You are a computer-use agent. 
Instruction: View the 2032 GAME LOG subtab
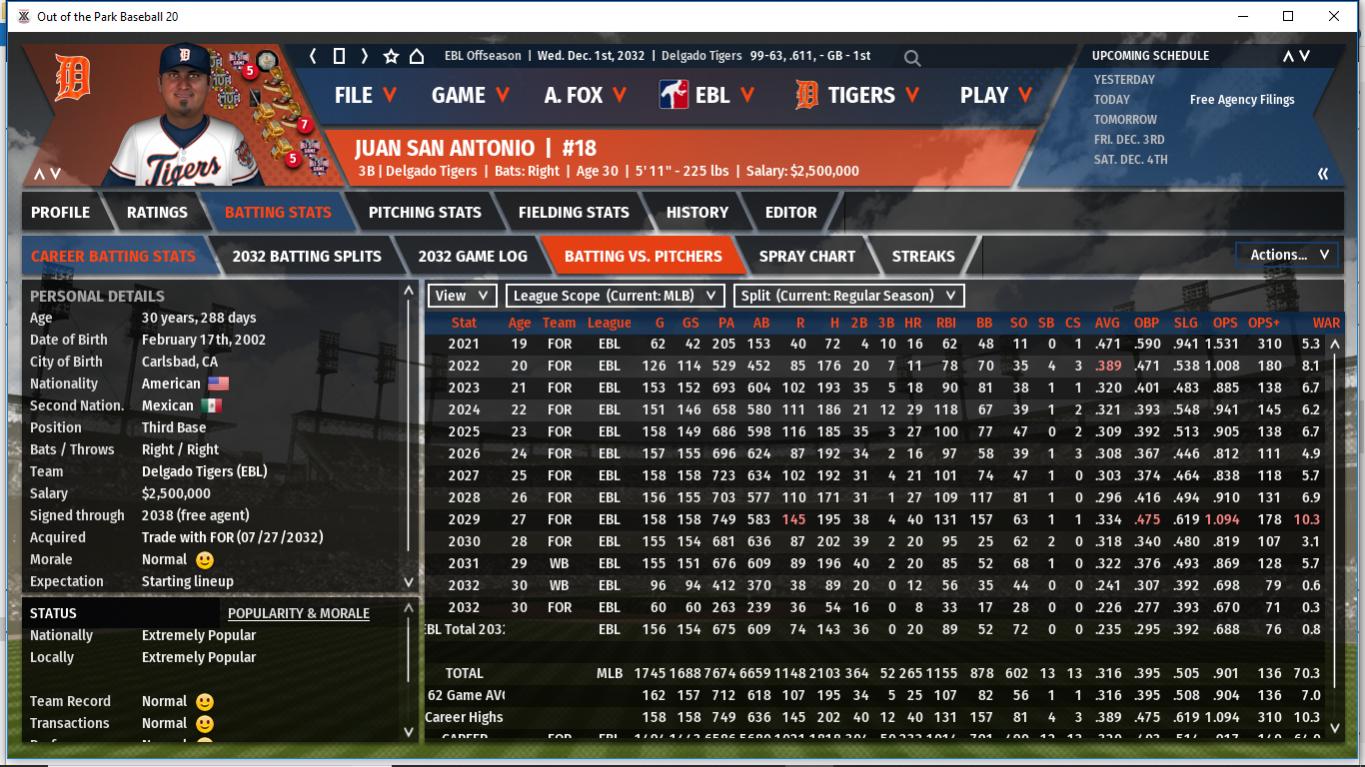point(473,256)
